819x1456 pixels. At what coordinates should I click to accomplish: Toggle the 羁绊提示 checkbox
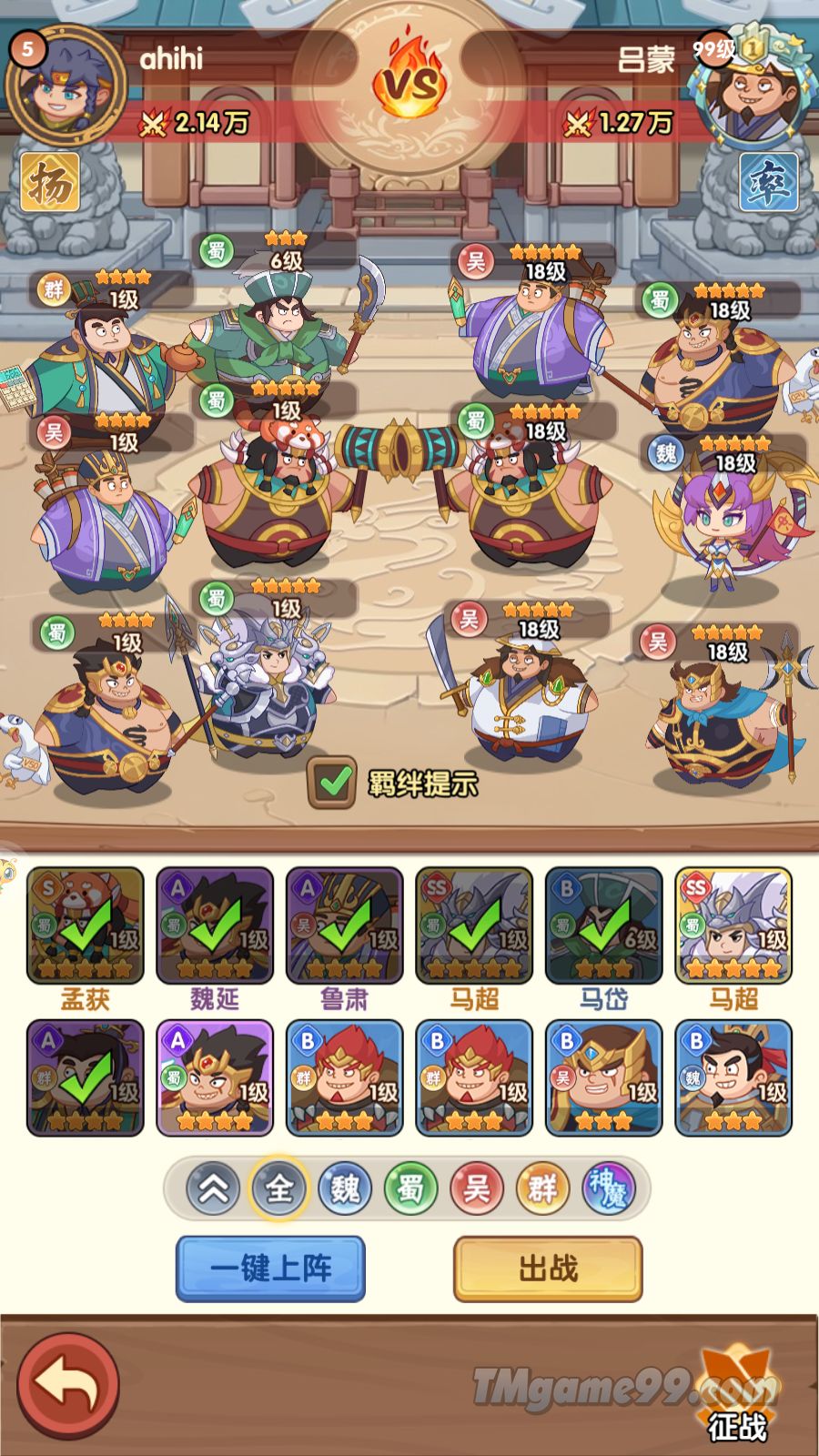pyautogui.click(x=332, y=782)
